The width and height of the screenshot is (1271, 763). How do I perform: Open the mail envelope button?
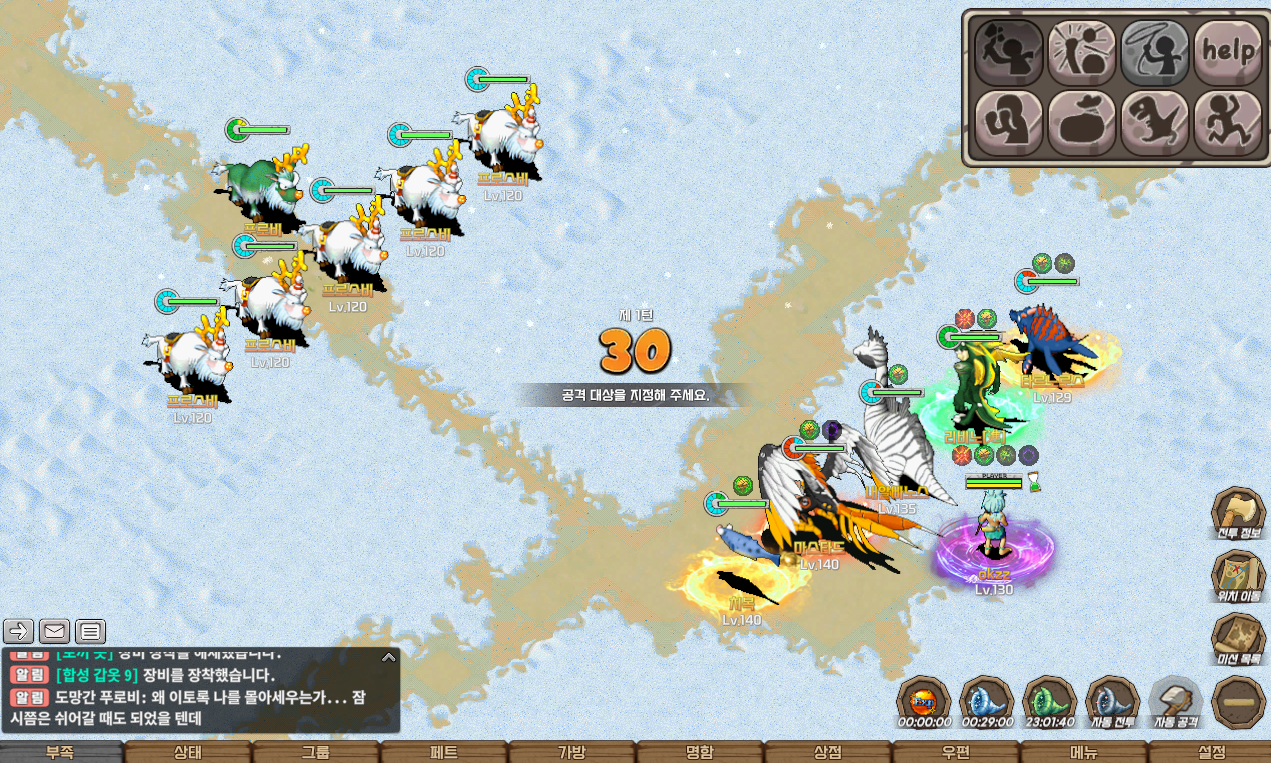pyautogui.click(x=54, y=631)
